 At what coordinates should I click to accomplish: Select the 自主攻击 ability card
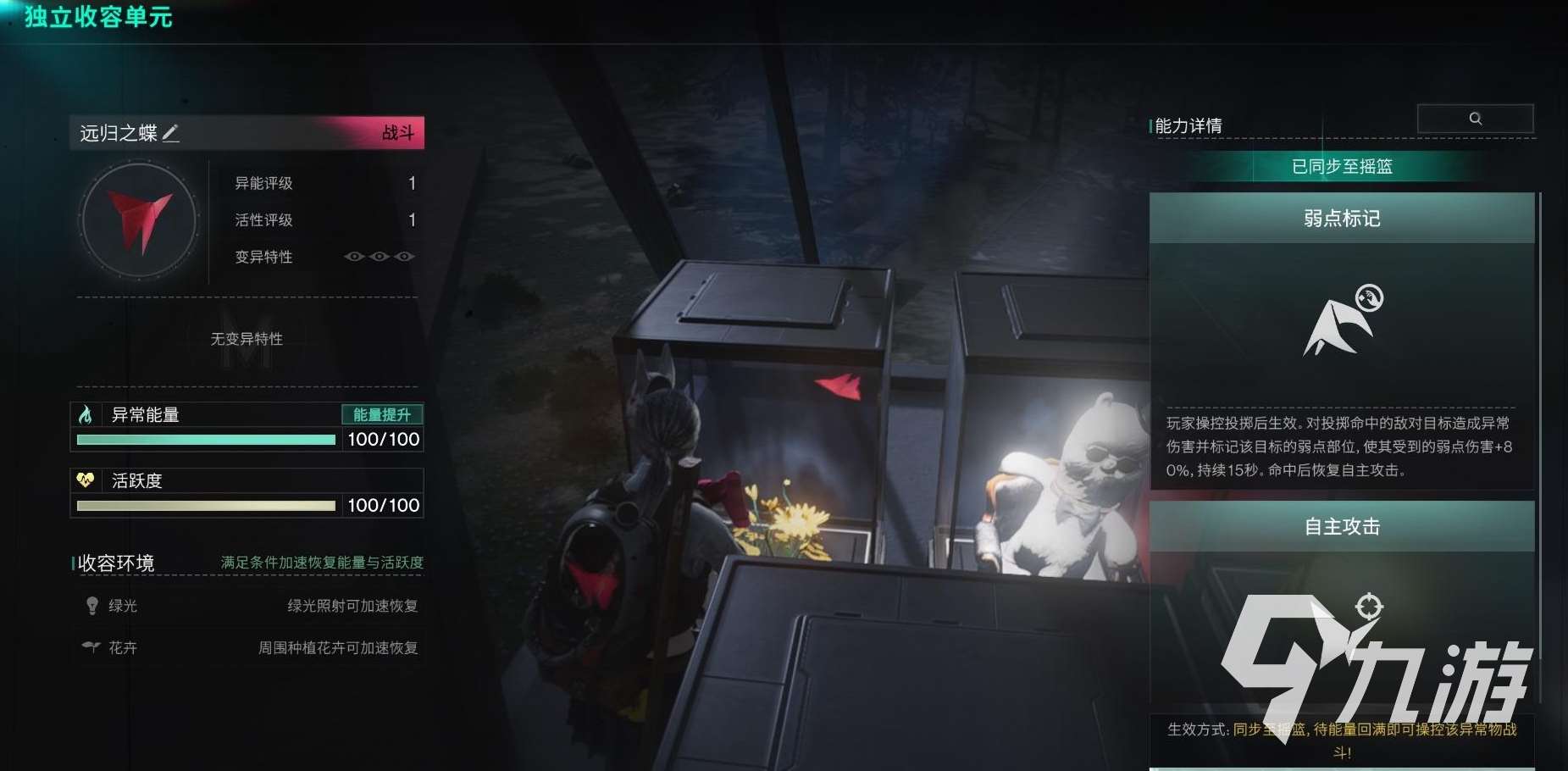pyautogui.click(x=1342, y=527)
